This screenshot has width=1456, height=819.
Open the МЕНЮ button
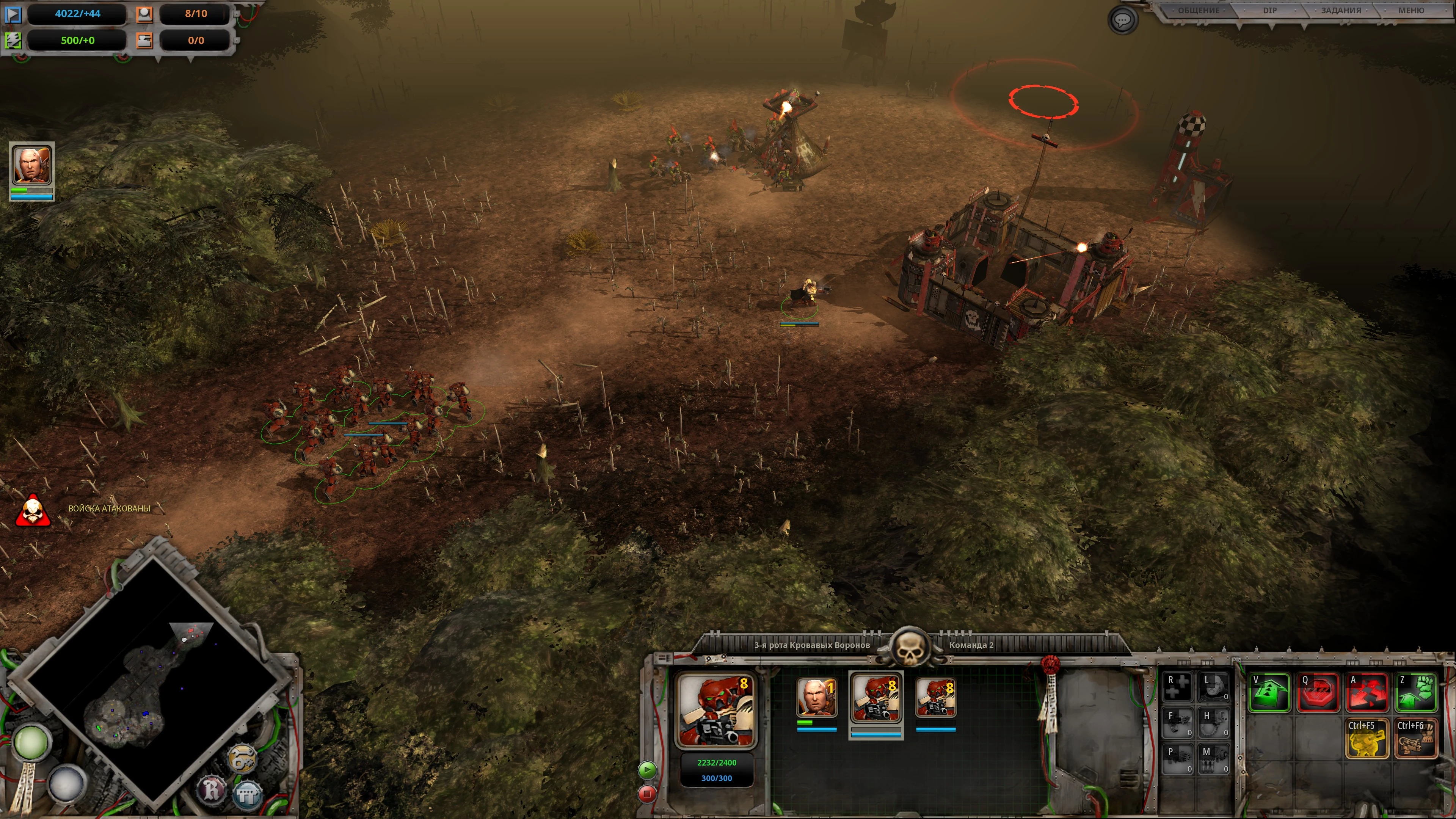1411,11
